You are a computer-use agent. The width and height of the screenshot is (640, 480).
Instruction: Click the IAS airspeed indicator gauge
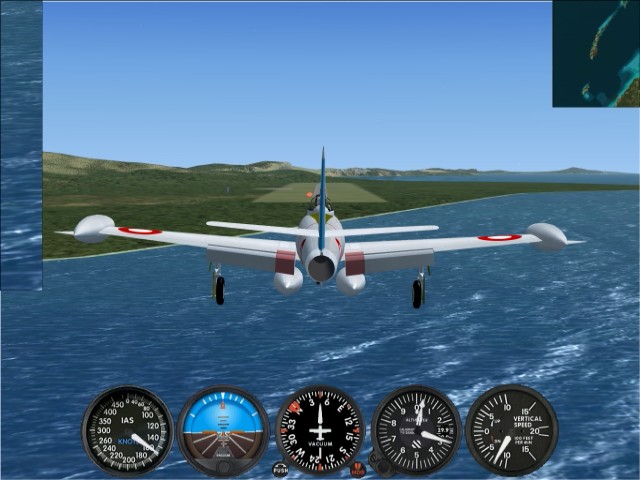coord(127,431)
